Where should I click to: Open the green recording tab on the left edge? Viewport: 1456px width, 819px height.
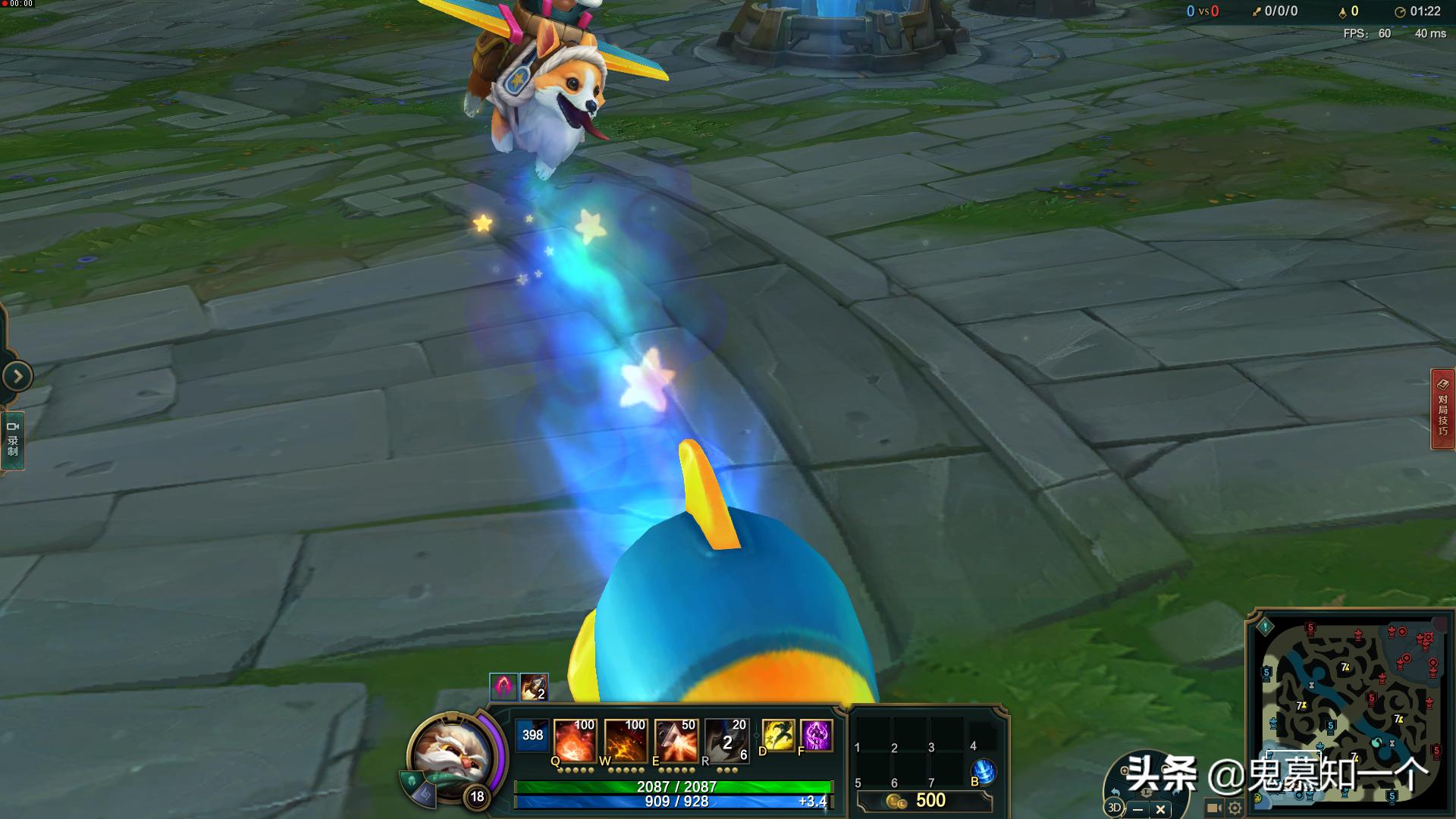point(13,441)
